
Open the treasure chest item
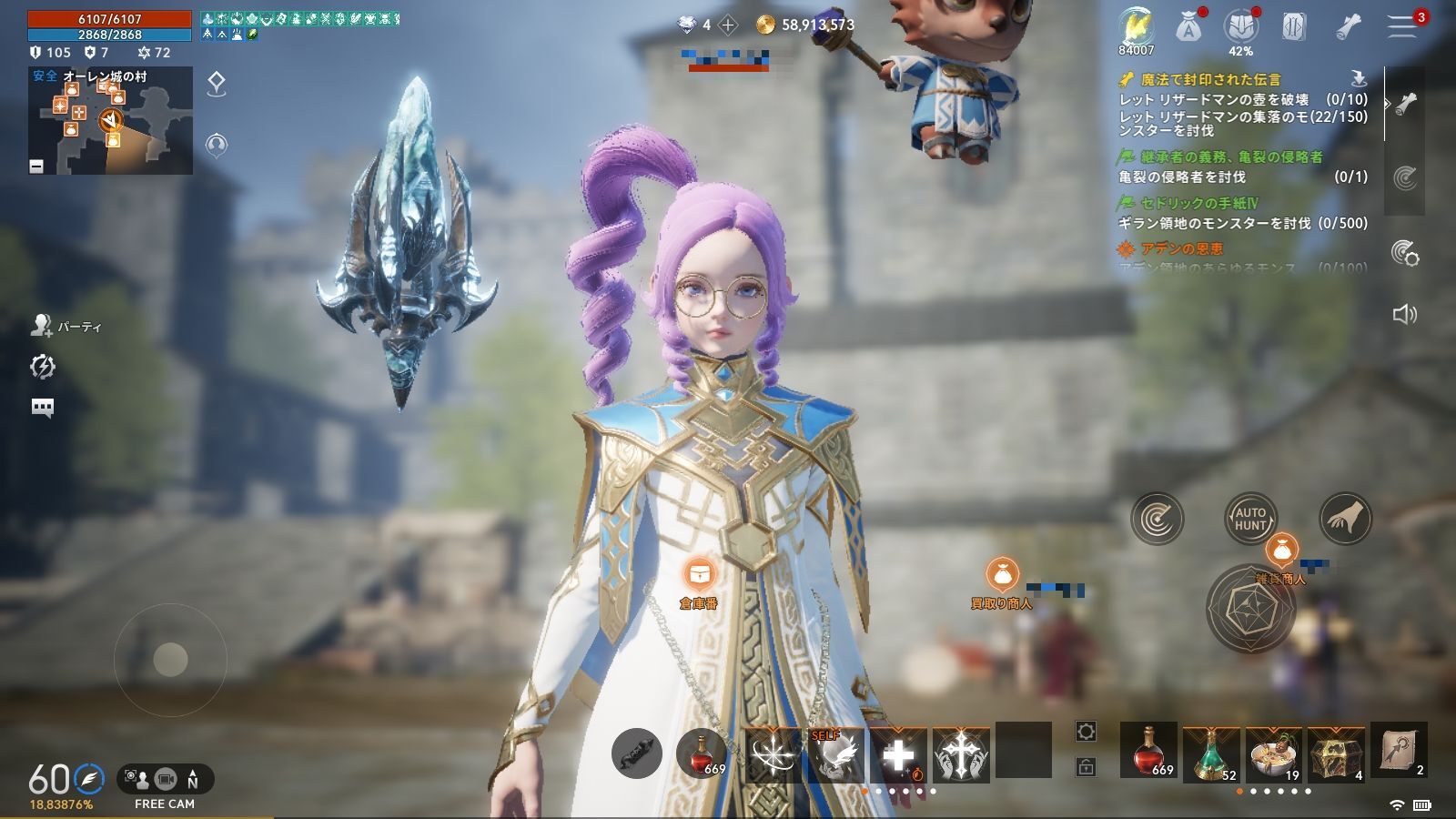pyautogui.click(x=1337, y=752)
